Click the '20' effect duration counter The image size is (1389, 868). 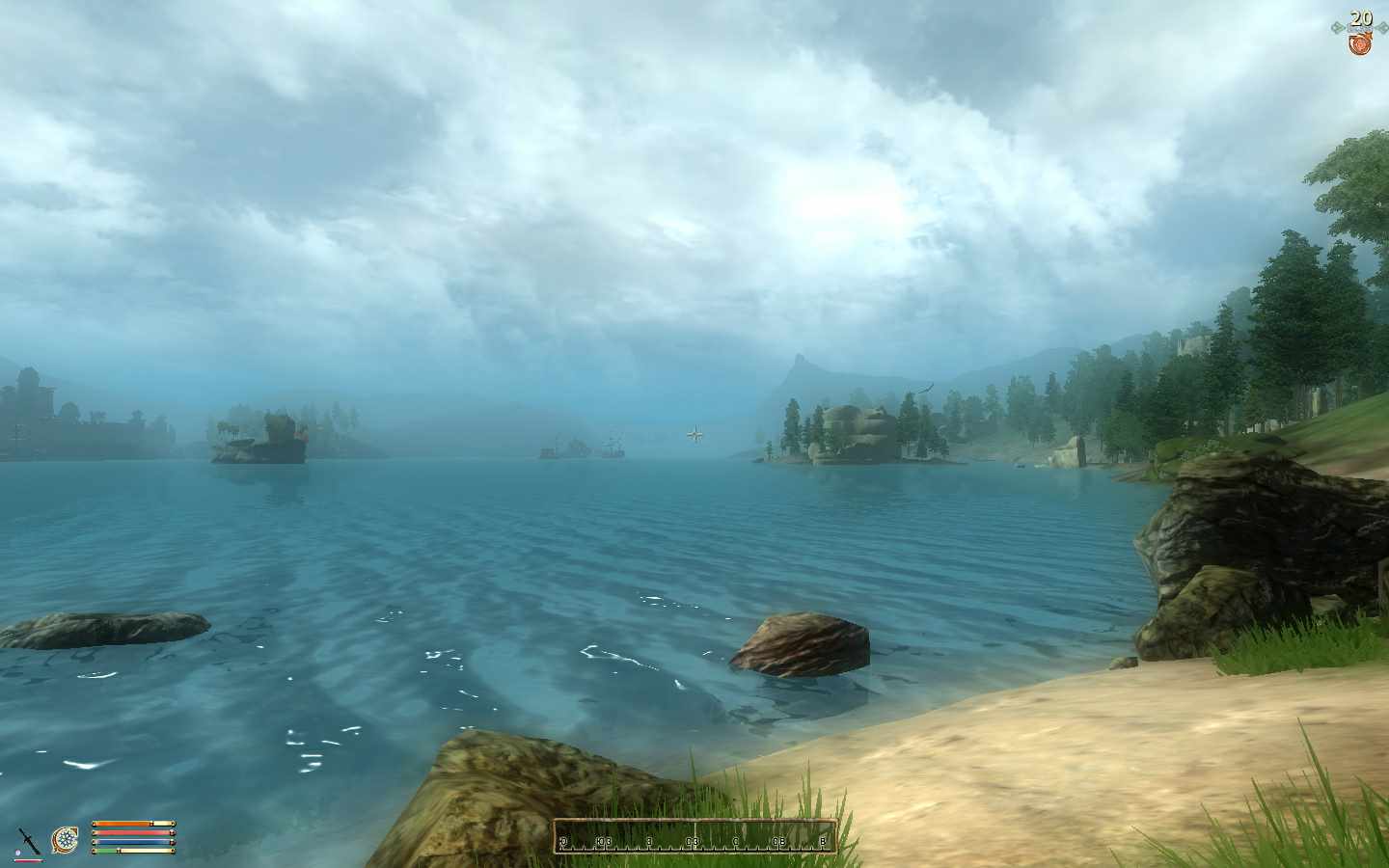1361,17
